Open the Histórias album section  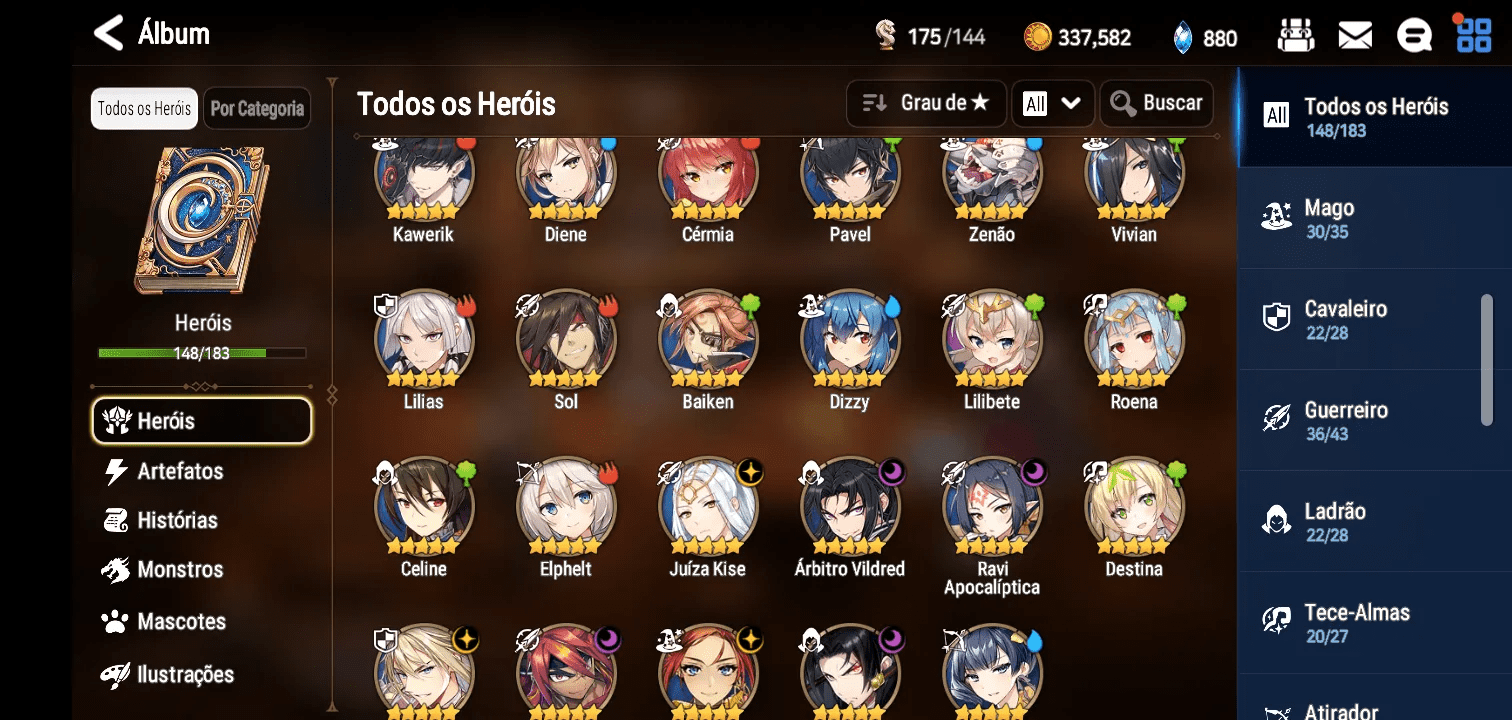pos(177,520)
